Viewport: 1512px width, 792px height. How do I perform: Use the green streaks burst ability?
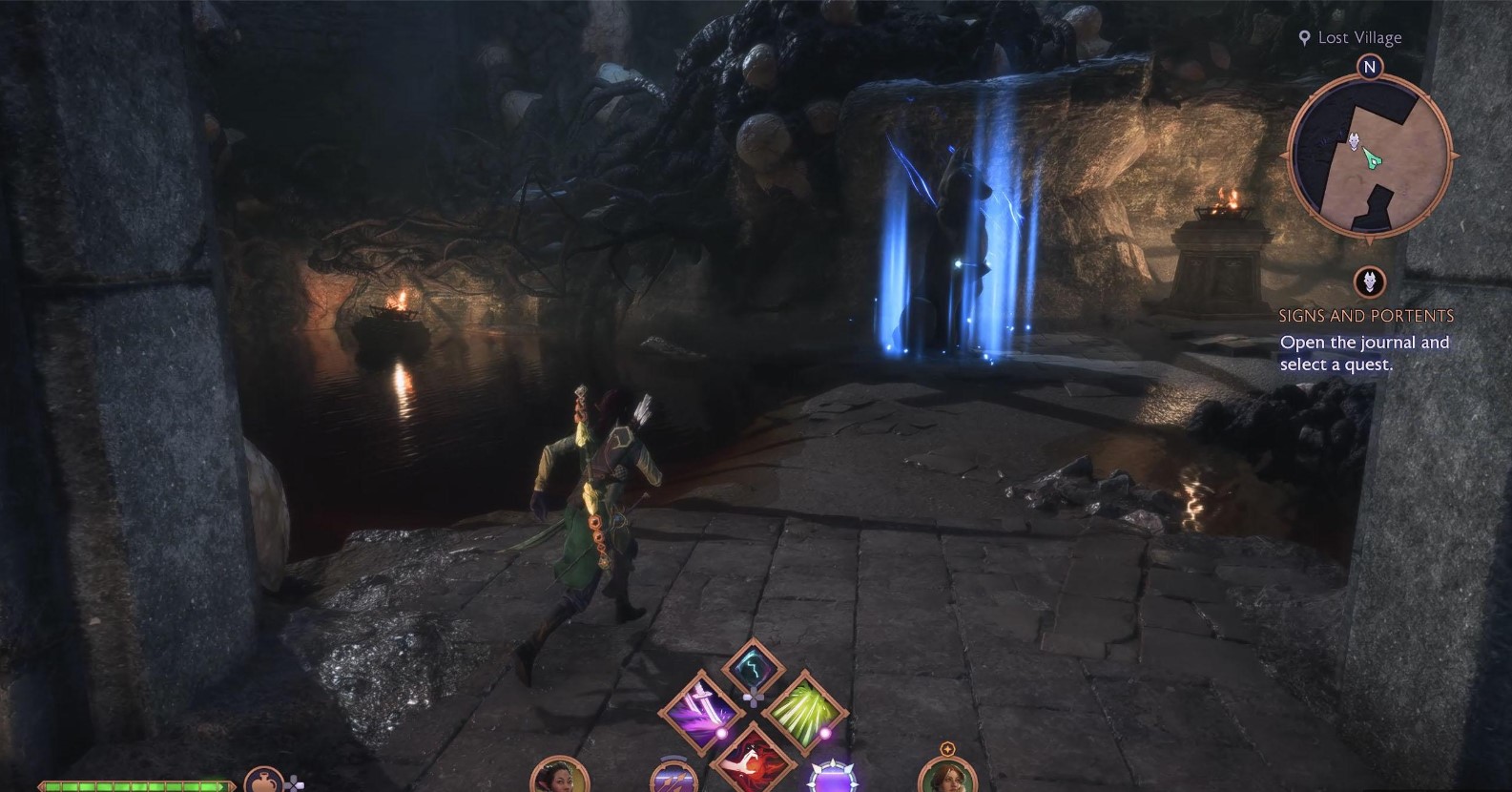pos(802,713)
